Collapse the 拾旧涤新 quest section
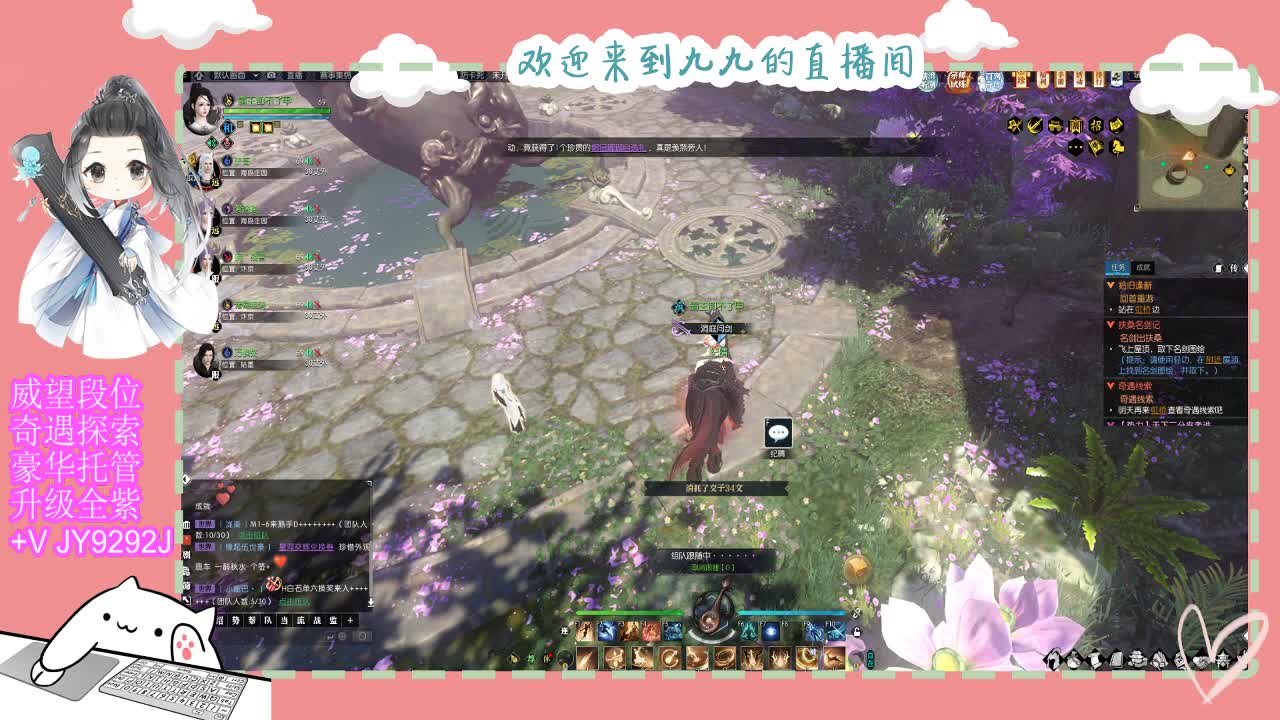This screenshot has width=1280, height=720. coord(1110,285)
